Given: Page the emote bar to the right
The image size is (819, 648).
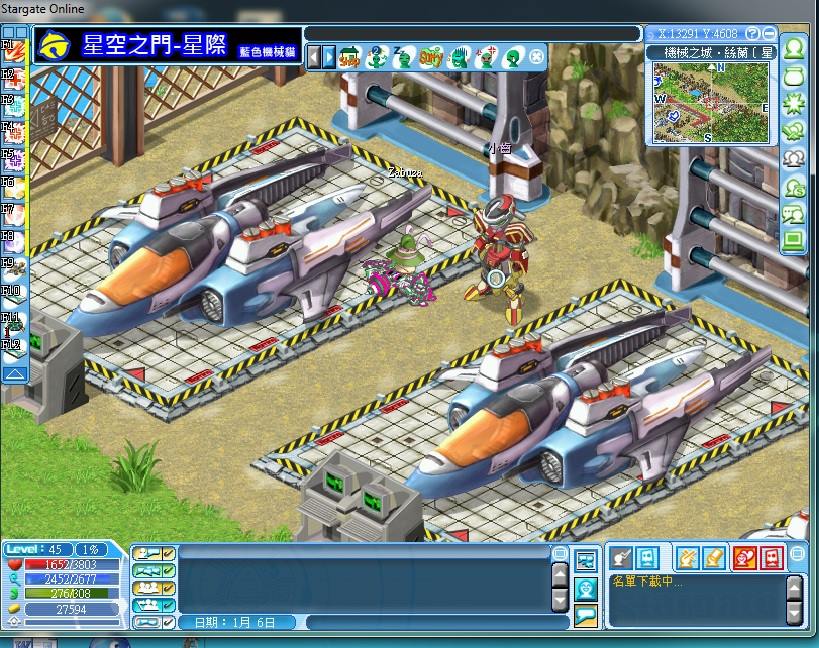Looking at the screenshot, I should (328, 56).
